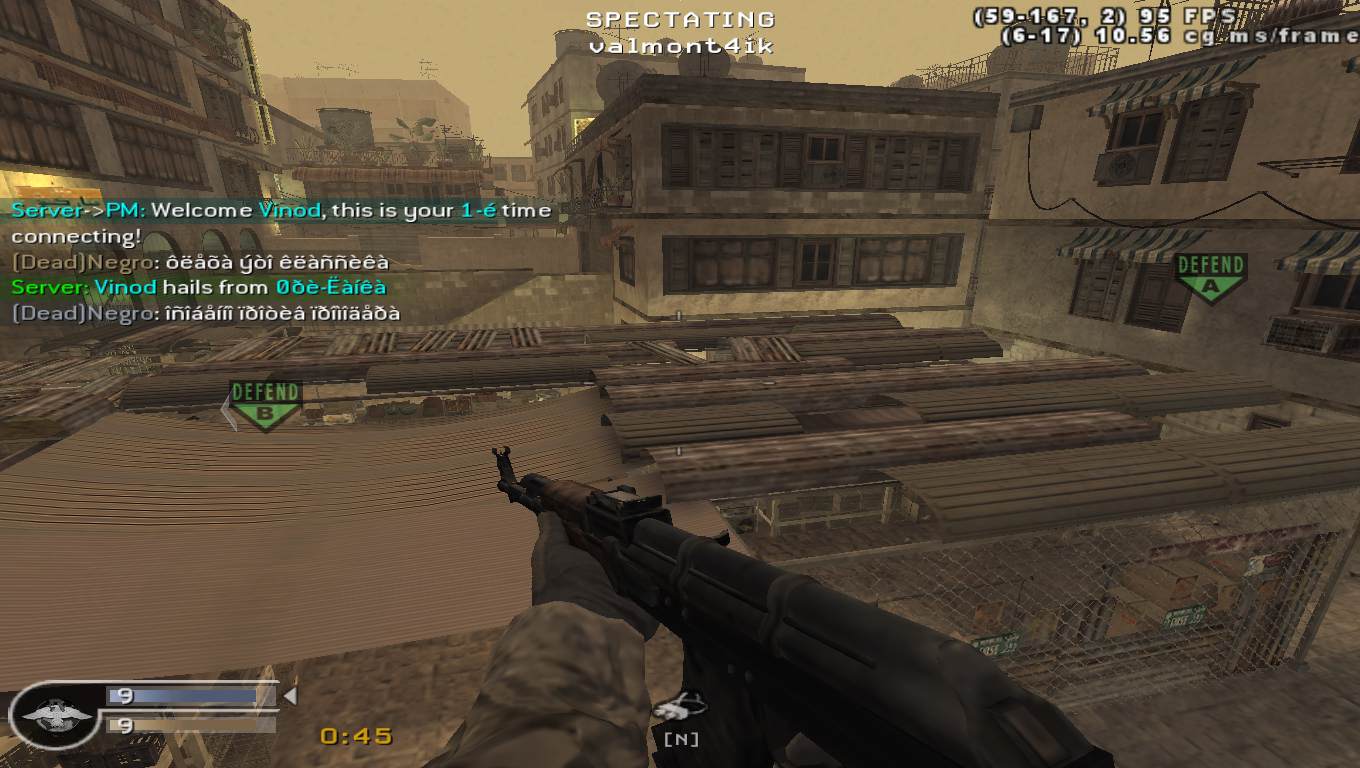Click the airdrop parachute icon above the compass
This screenshot has height=768, width=1360.
[680, 707]
